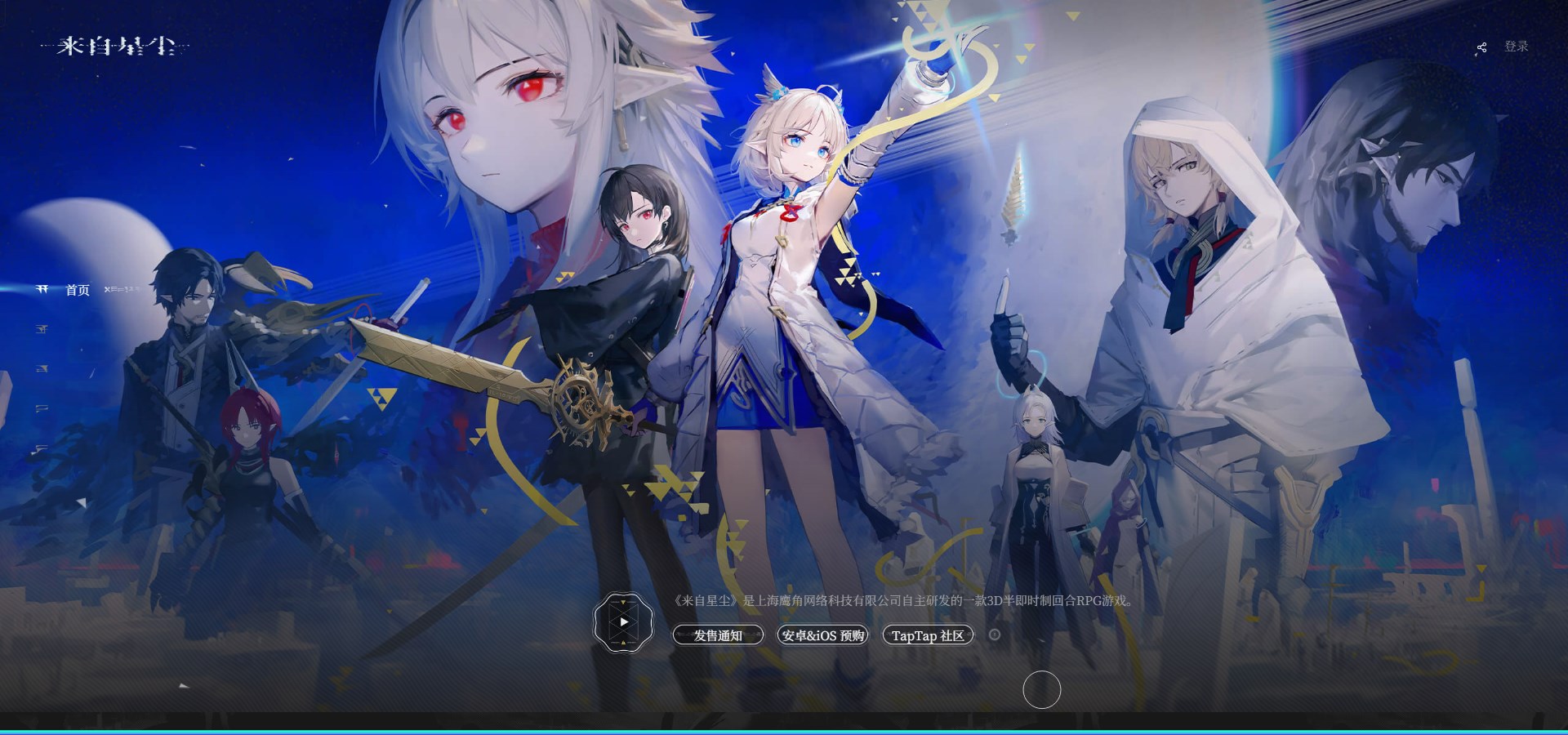Open the 发售通知 release notice

click(x=718, y=635)
